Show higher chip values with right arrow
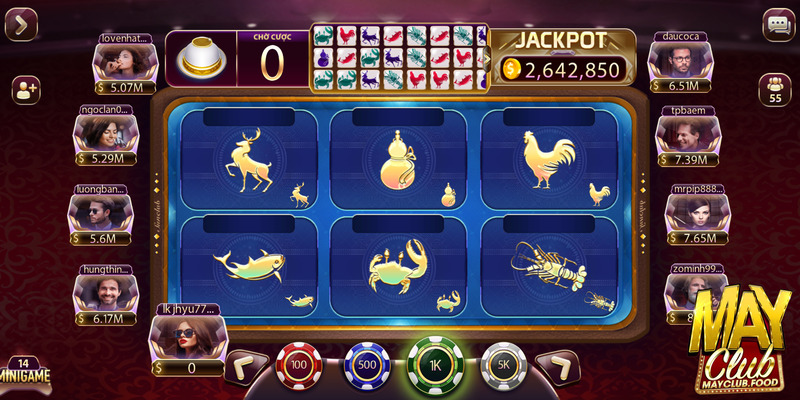The height and width of the screenshot is (400, 800). [x=560, y=366]
